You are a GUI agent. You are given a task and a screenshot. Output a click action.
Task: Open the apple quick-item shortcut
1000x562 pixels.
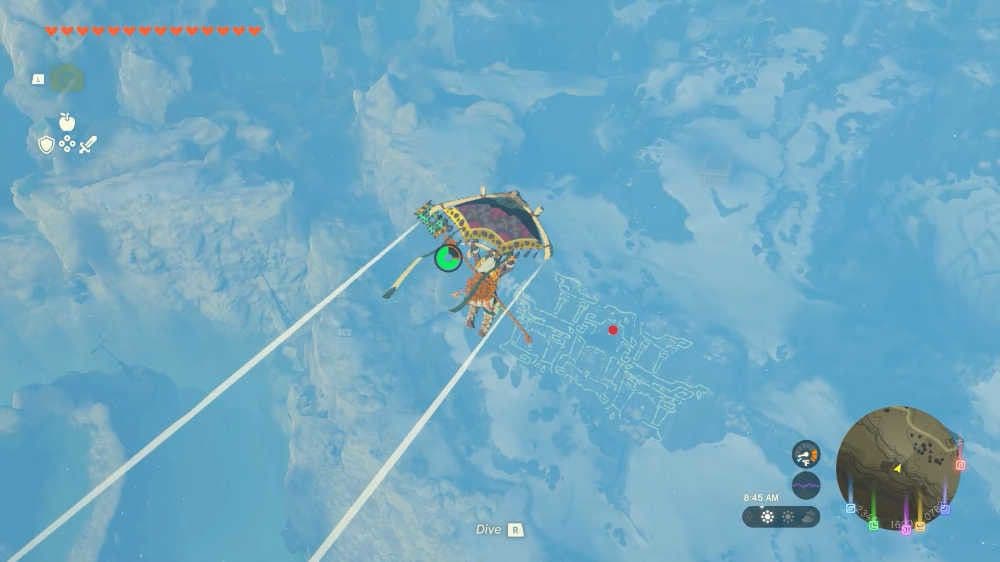pyautogui.click(x=67, y=122)
